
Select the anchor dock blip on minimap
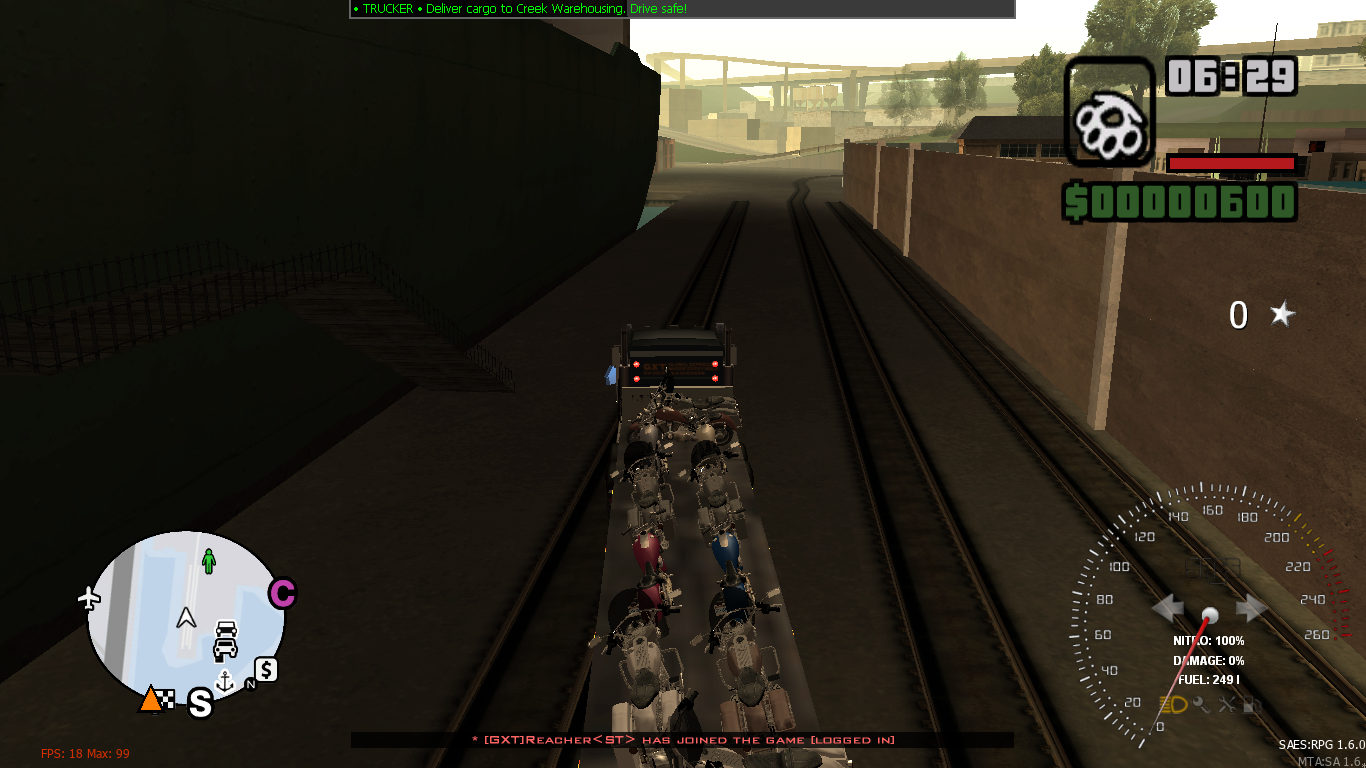click(225, 680)
